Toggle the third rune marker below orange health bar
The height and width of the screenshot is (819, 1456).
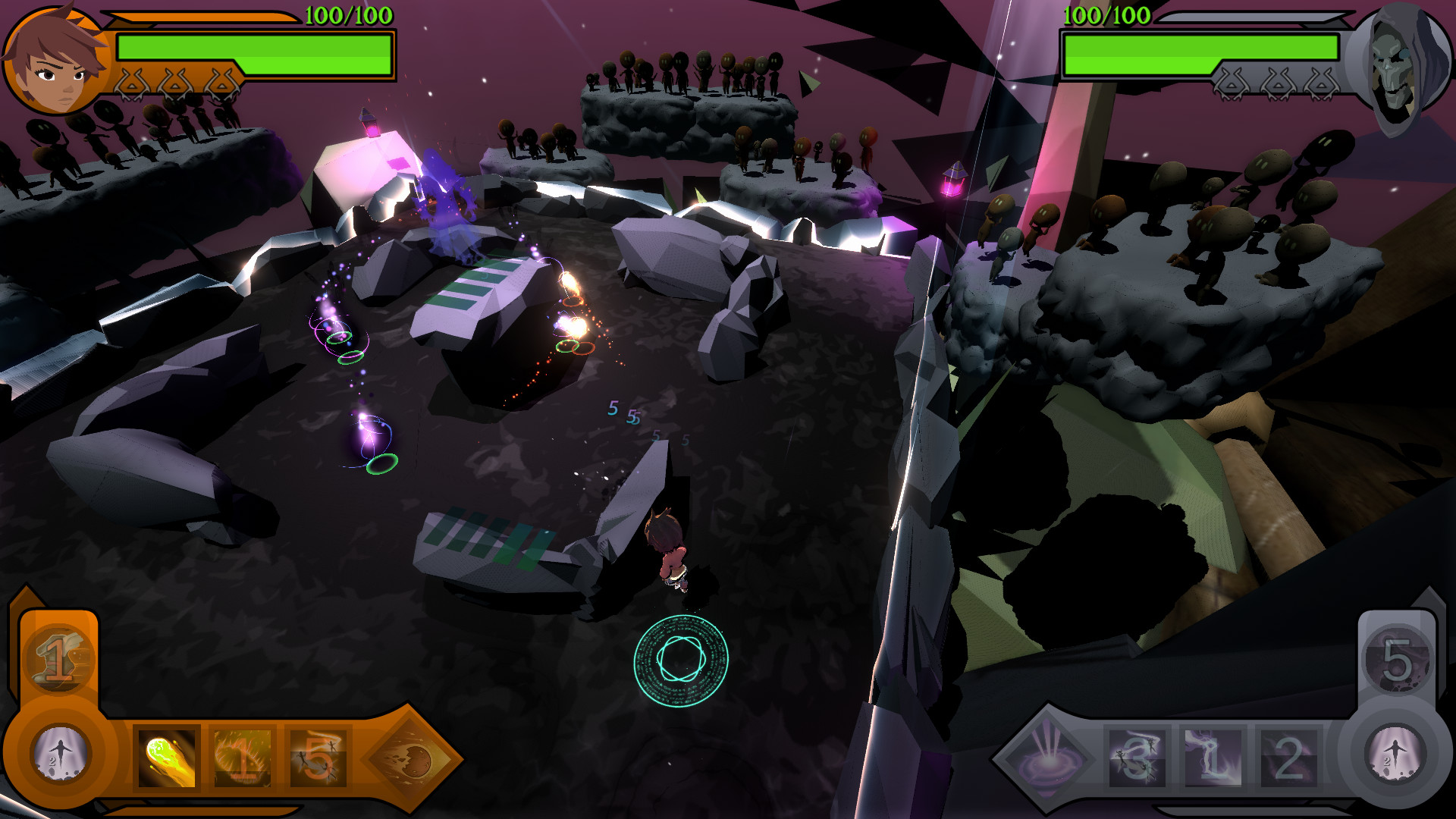[221, 83]
